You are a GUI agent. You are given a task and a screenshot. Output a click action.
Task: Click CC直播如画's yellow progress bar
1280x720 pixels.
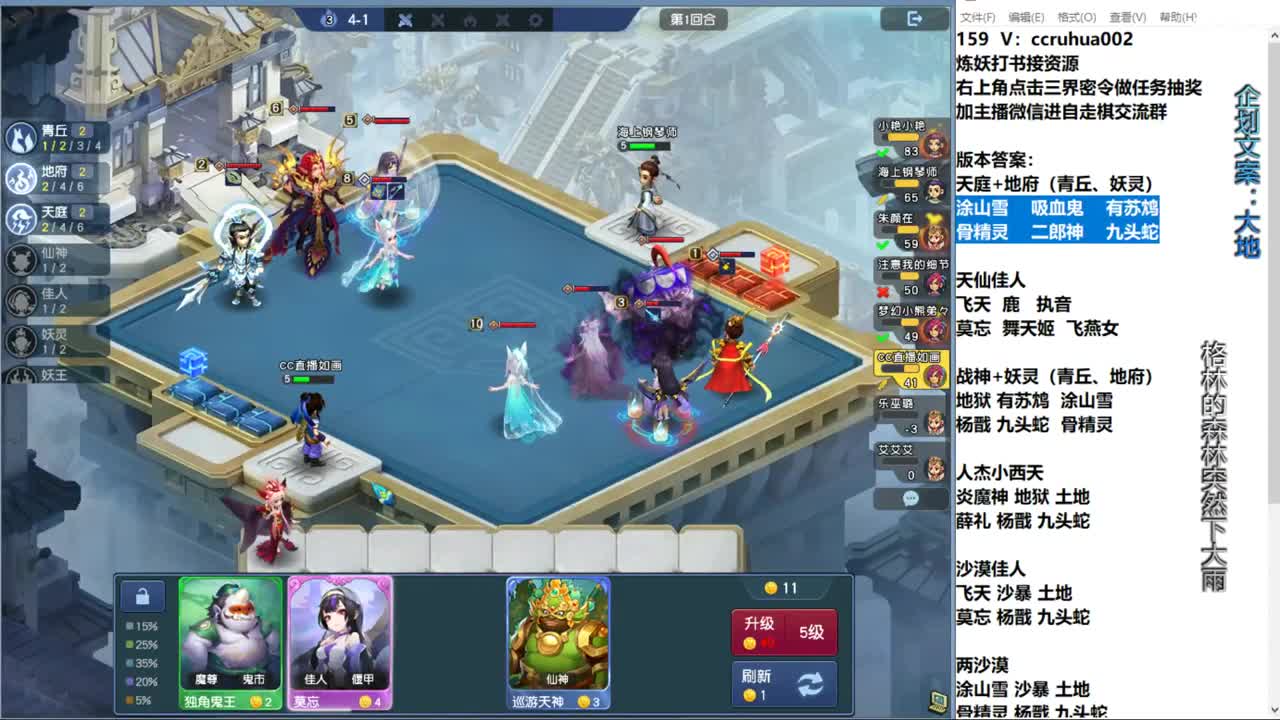[x=898, y=367]
